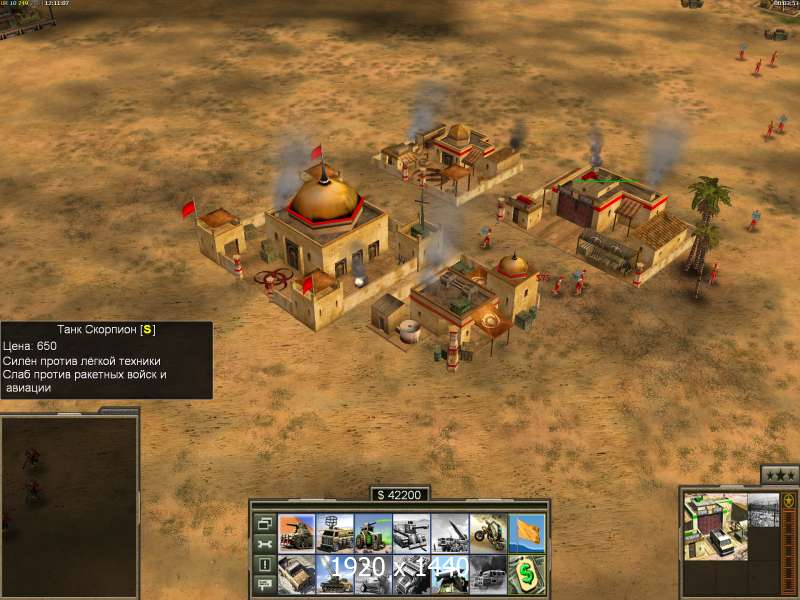Click the green dollar sell icon
The image size is (800, 600).
click(526, 573)
